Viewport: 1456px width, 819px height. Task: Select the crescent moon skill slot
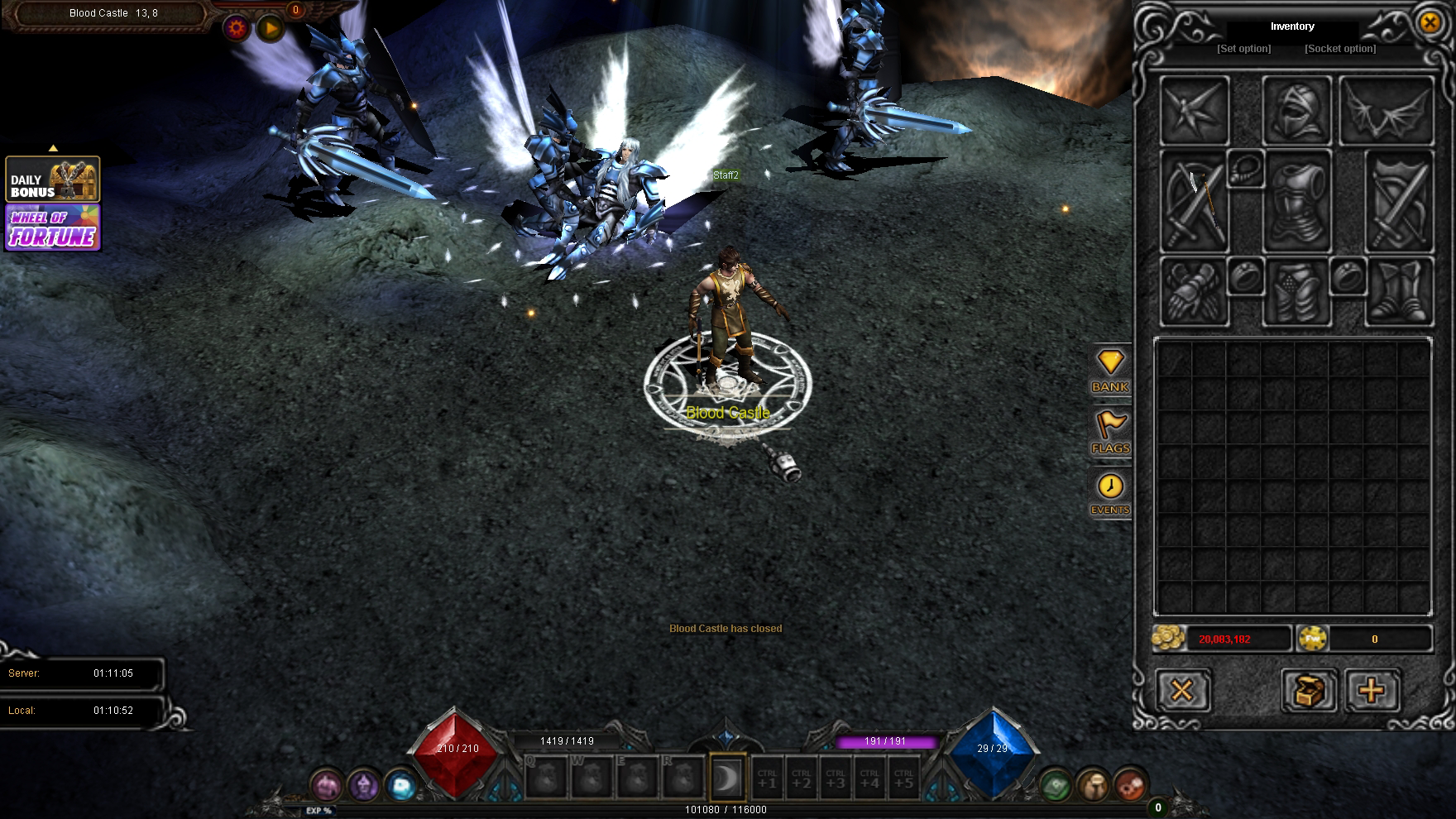[727, 778]
